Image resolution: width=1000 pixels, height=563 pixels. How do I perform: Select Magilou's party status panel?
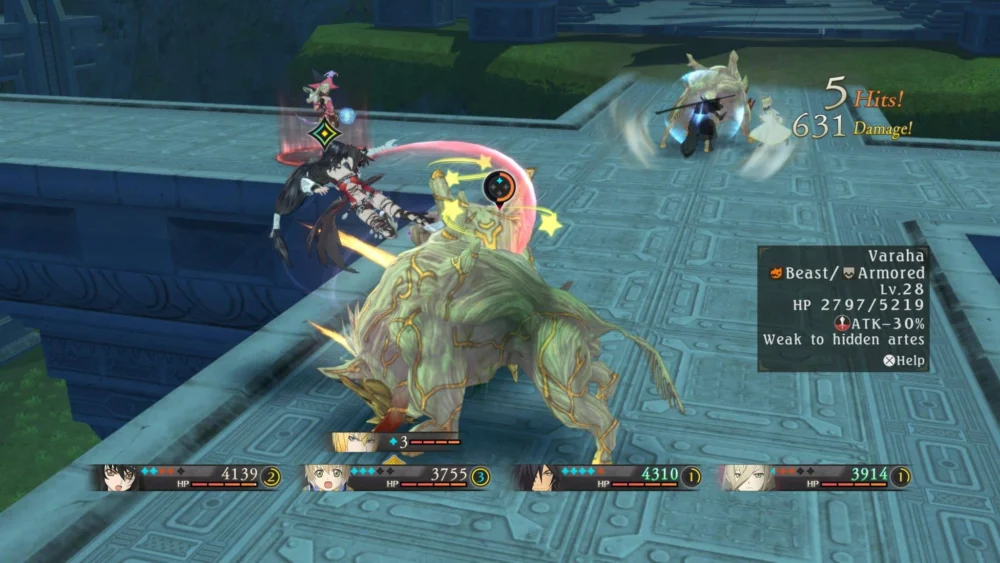coord(397,477)
